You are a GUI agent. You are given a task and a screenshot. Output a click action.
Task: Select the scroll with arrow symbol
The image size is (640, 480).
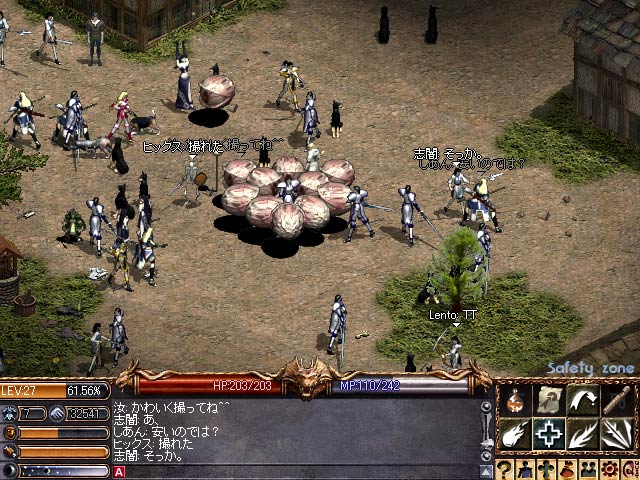coord(548,400)
